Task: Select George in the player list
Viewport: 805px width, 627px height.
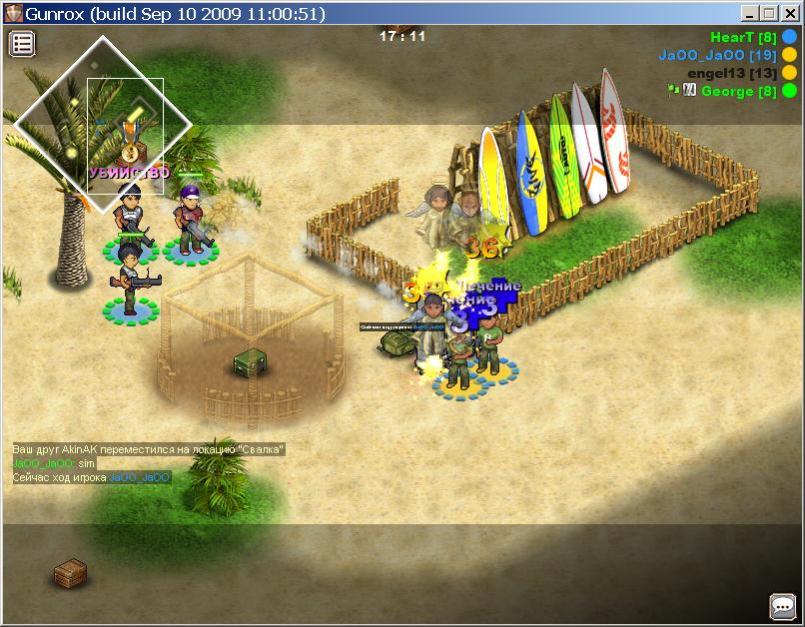Action: tap(738, 91)
